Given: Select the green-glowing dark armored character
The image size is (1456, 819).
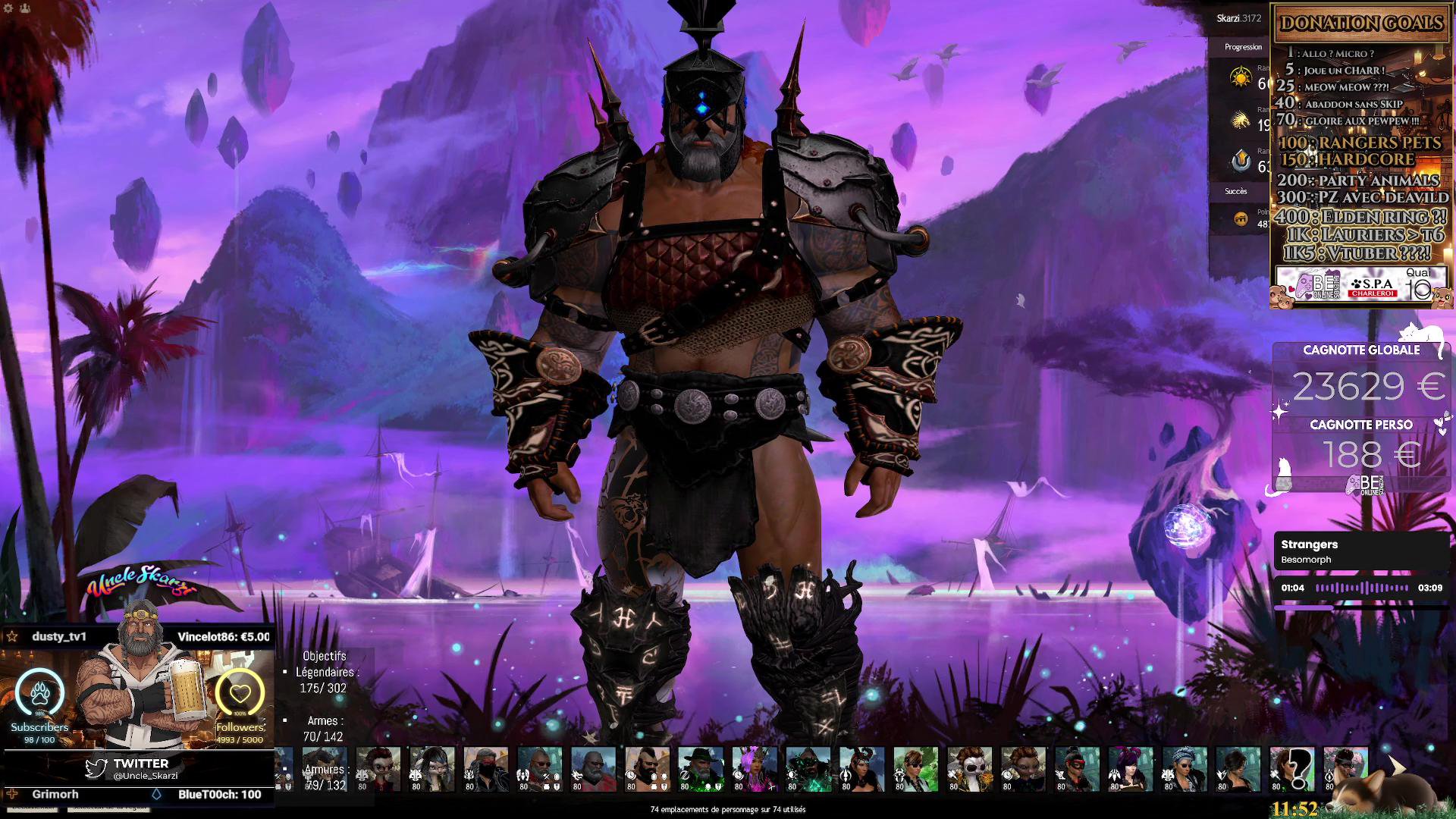Looking at the screenshot, I should click(808, 766).
